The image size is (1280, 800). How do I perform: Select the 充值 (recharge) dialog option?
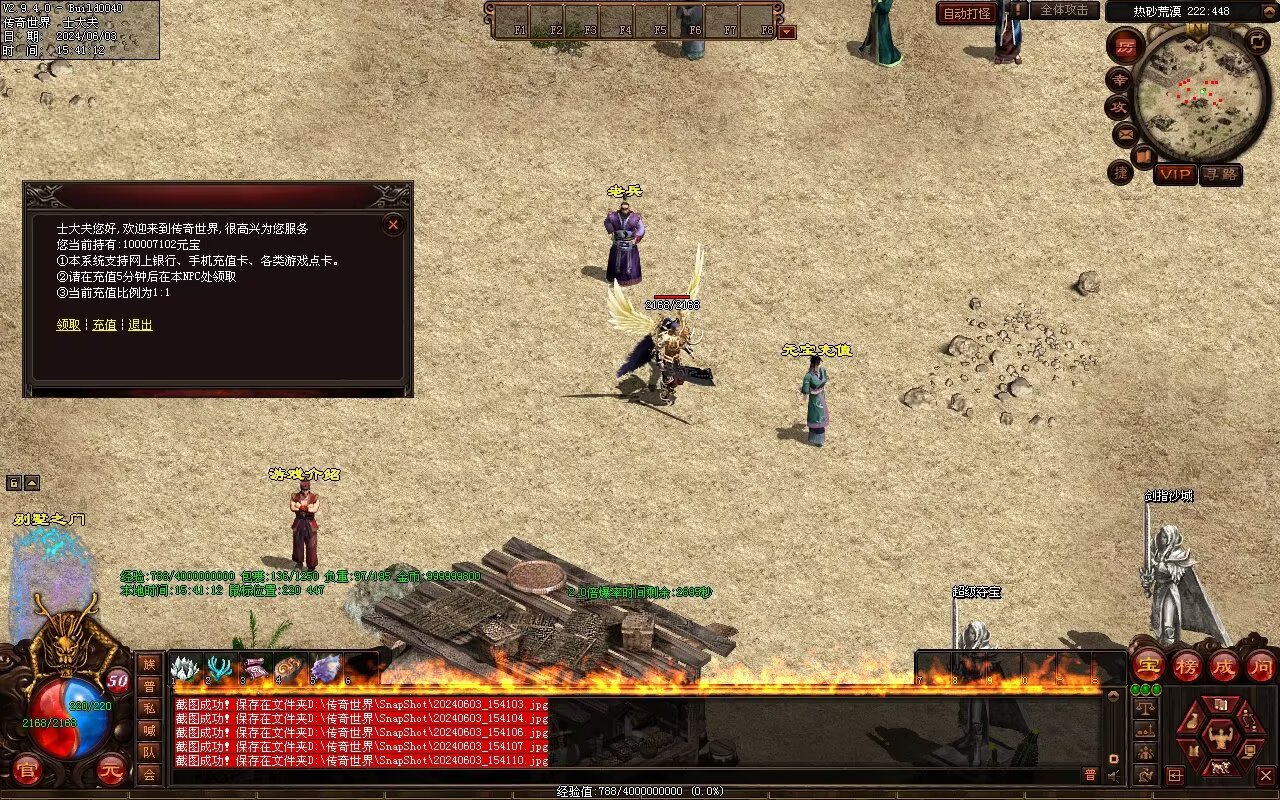104,325
